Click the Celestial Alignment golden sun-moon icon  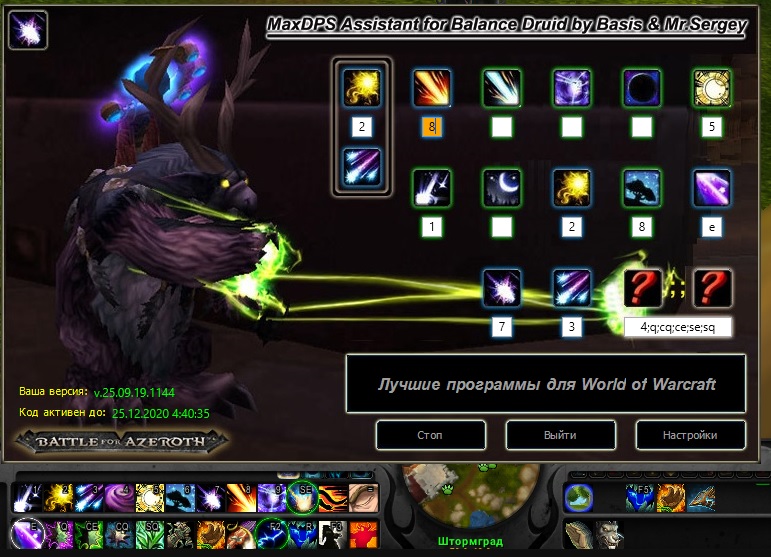point(712,88)
